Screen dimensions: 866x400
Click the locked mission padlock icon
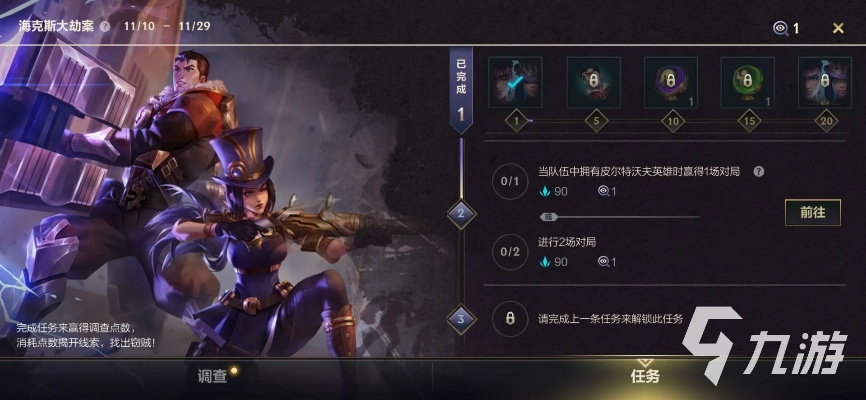point(510,319)
